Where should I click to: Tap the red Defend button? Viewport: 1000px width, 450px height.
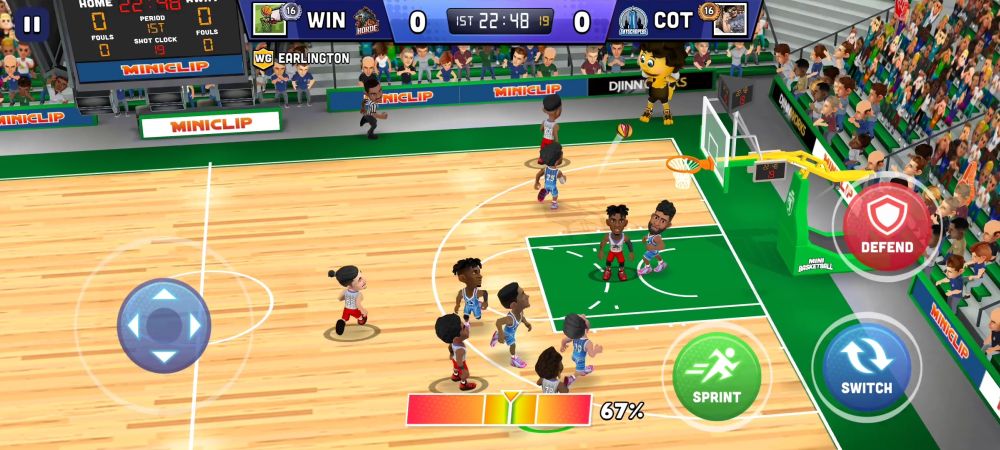coord(885,224)
